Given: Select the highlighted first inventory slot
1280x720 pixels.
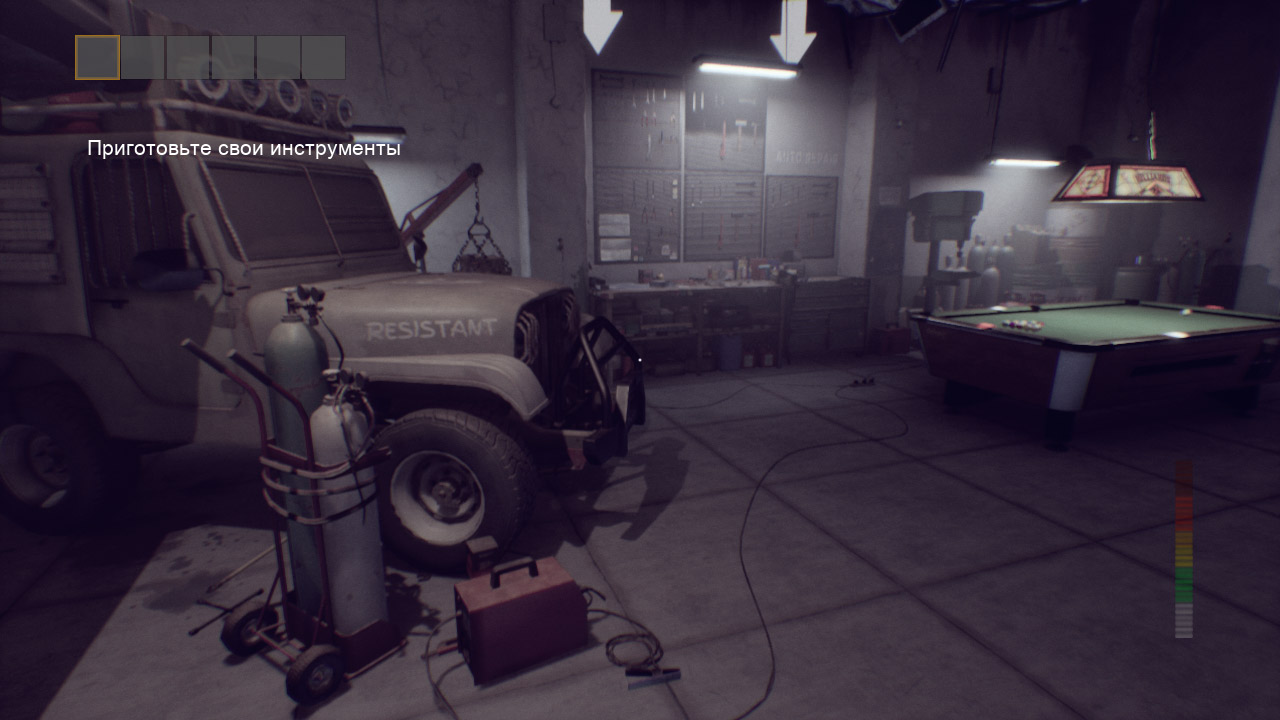Looking at the screenshot, I should tap(98, 58).
